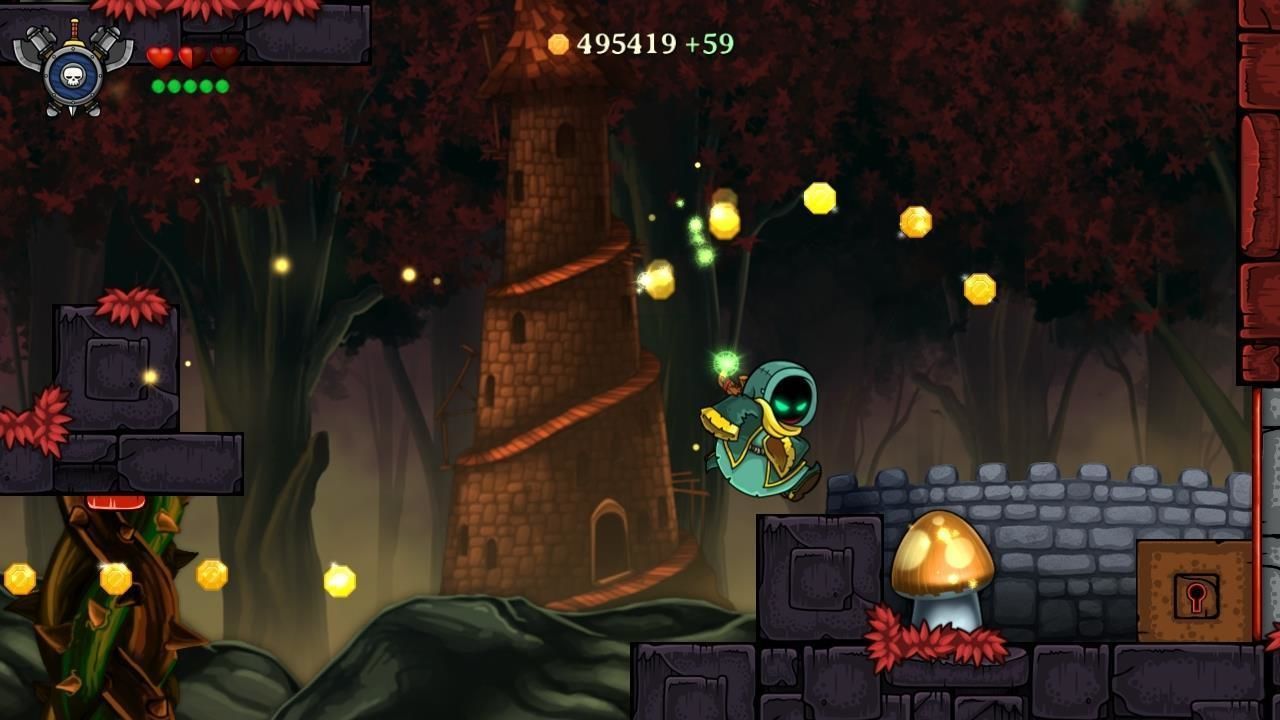Click the first full heart in the health bar
Screen dimensions: 1280x720
159,57
